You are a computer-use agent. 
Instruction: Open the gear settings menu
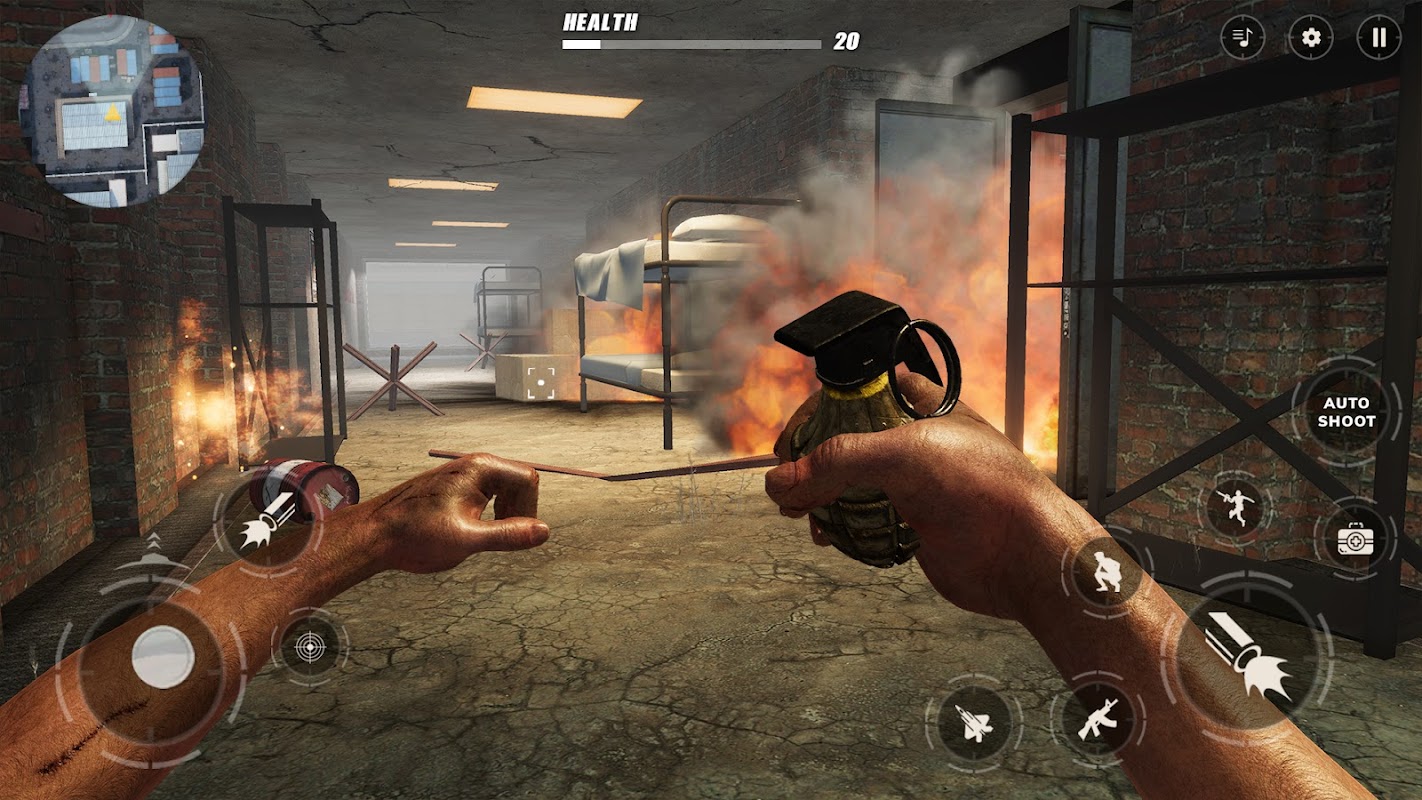coord(1310,39)
